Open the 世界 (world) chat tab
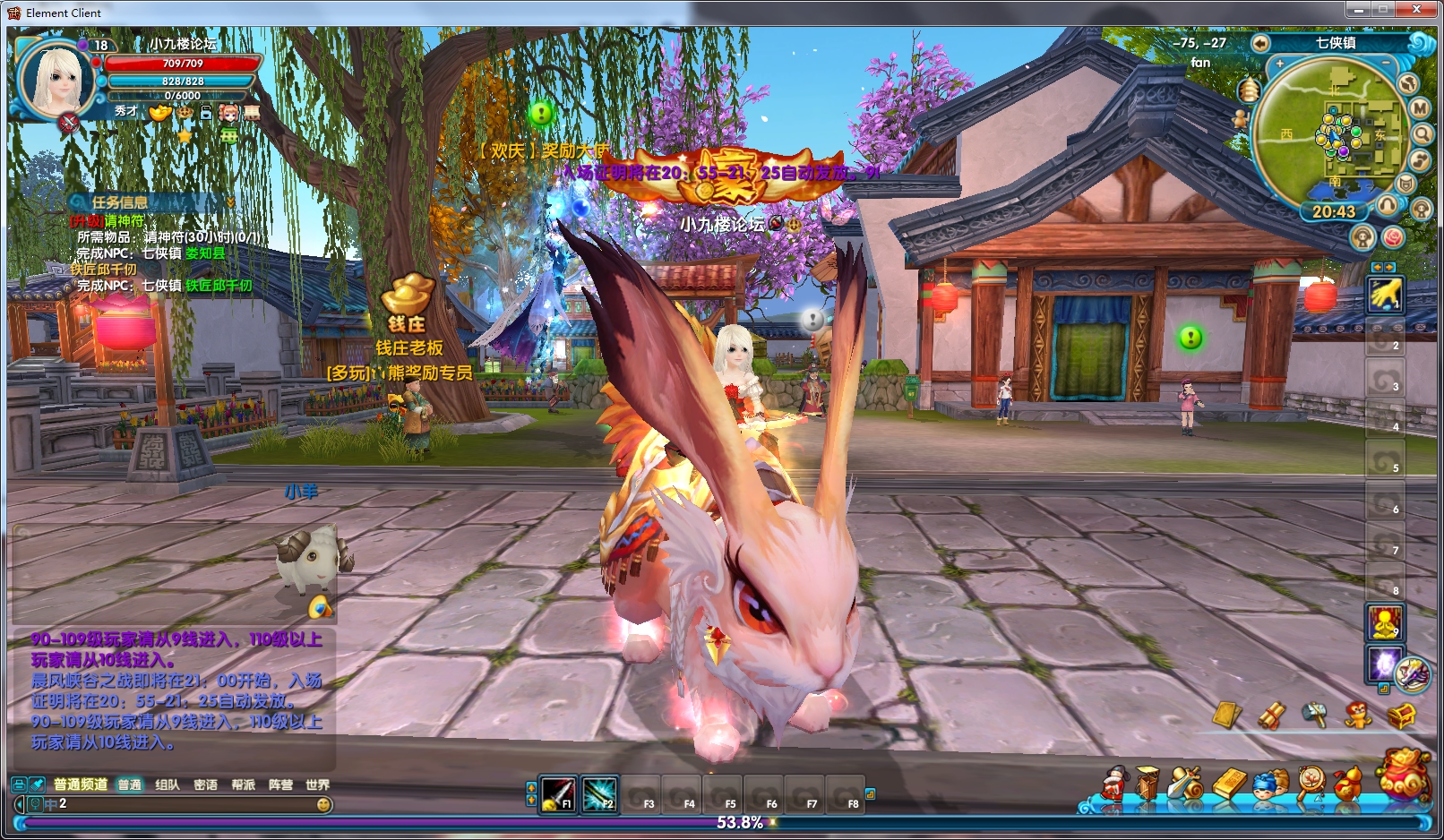Image resolution: width=1444 pixels, height=840 pixels. (317, 784)
